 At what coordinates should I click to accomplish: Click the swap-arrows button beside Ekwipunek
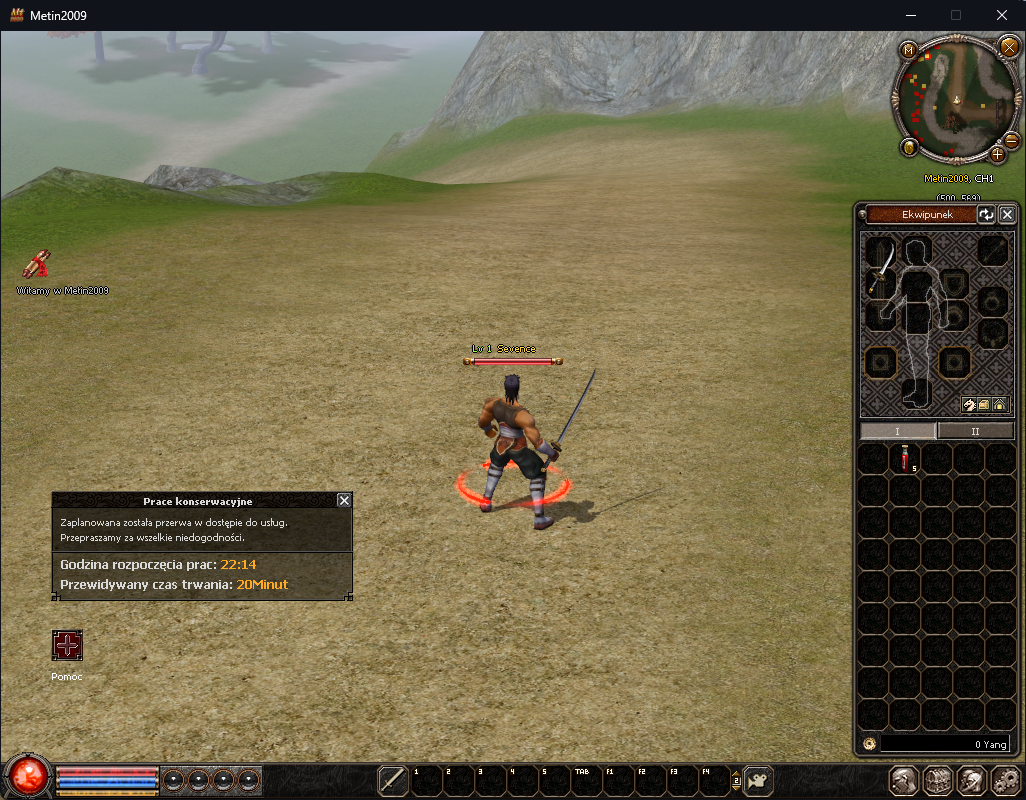point(986,214)
